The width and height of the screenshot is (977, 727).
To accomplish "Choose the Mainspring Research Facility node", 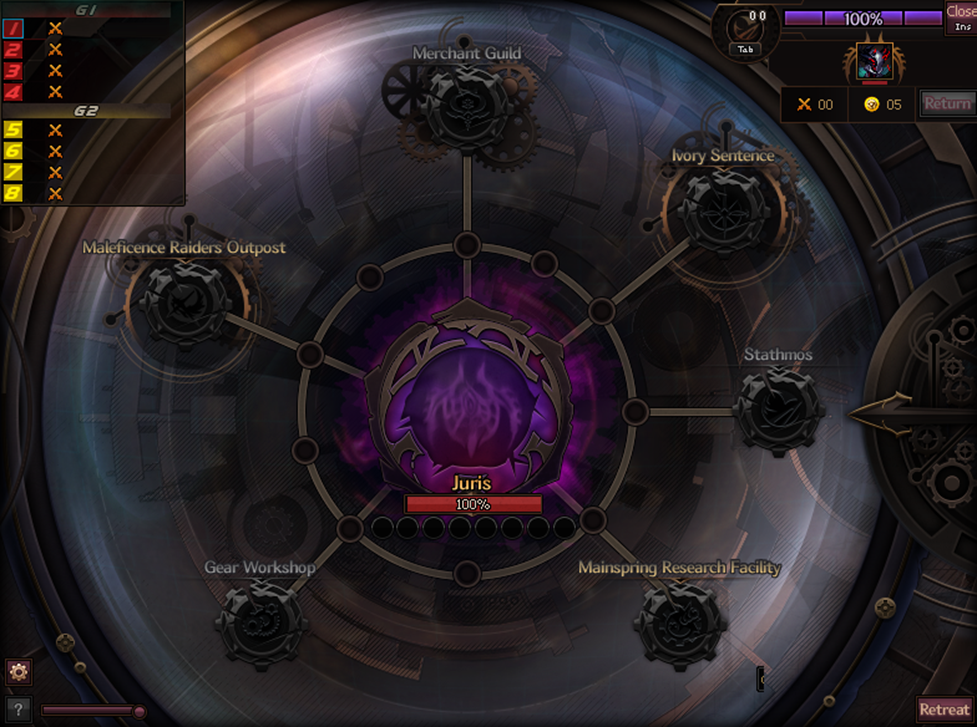I will [679, 622].
